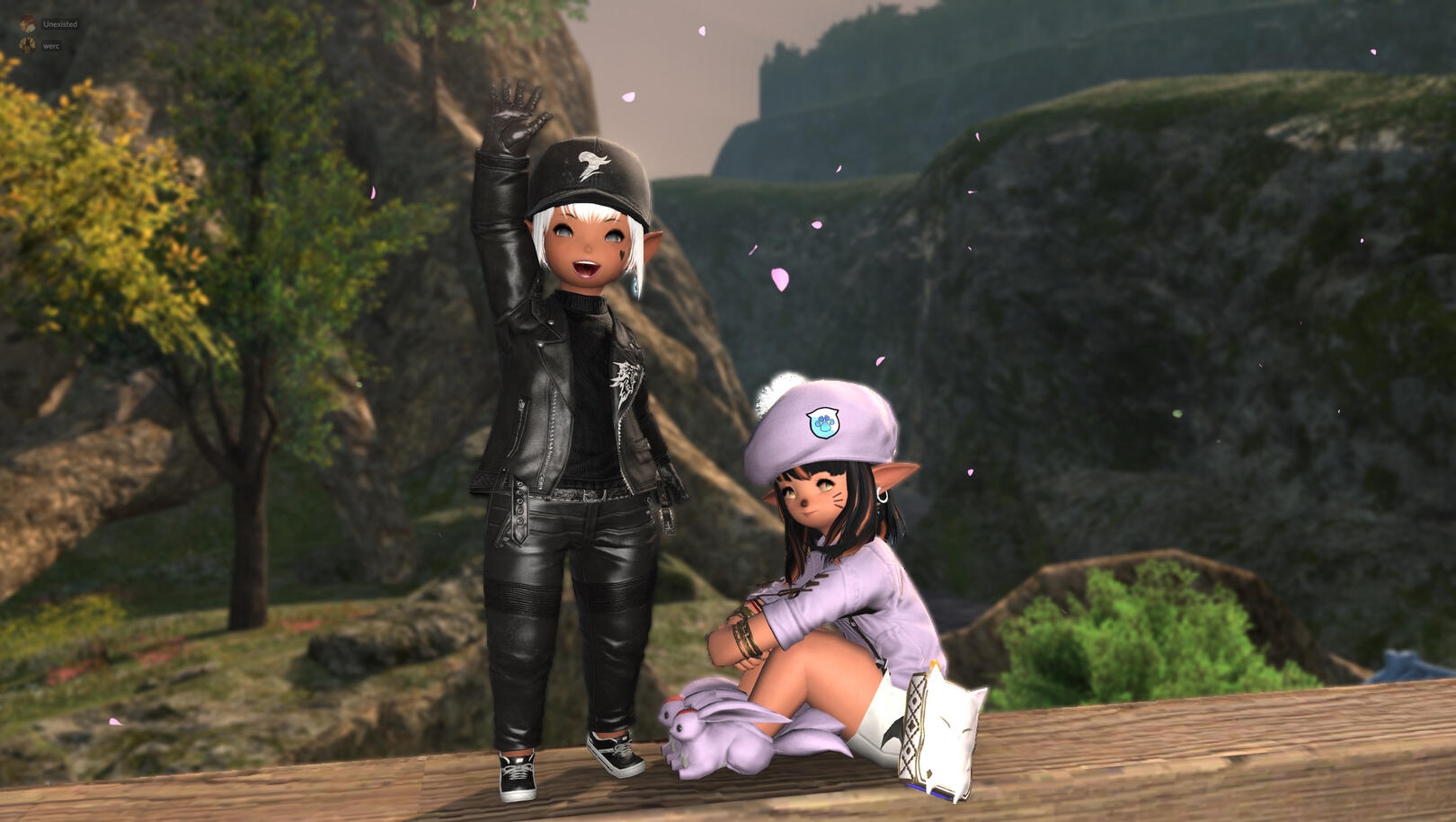Screen dimensions: 1456x822
Task: Click werc's avatar in the voice overlay
Action: tap(28, 45)
